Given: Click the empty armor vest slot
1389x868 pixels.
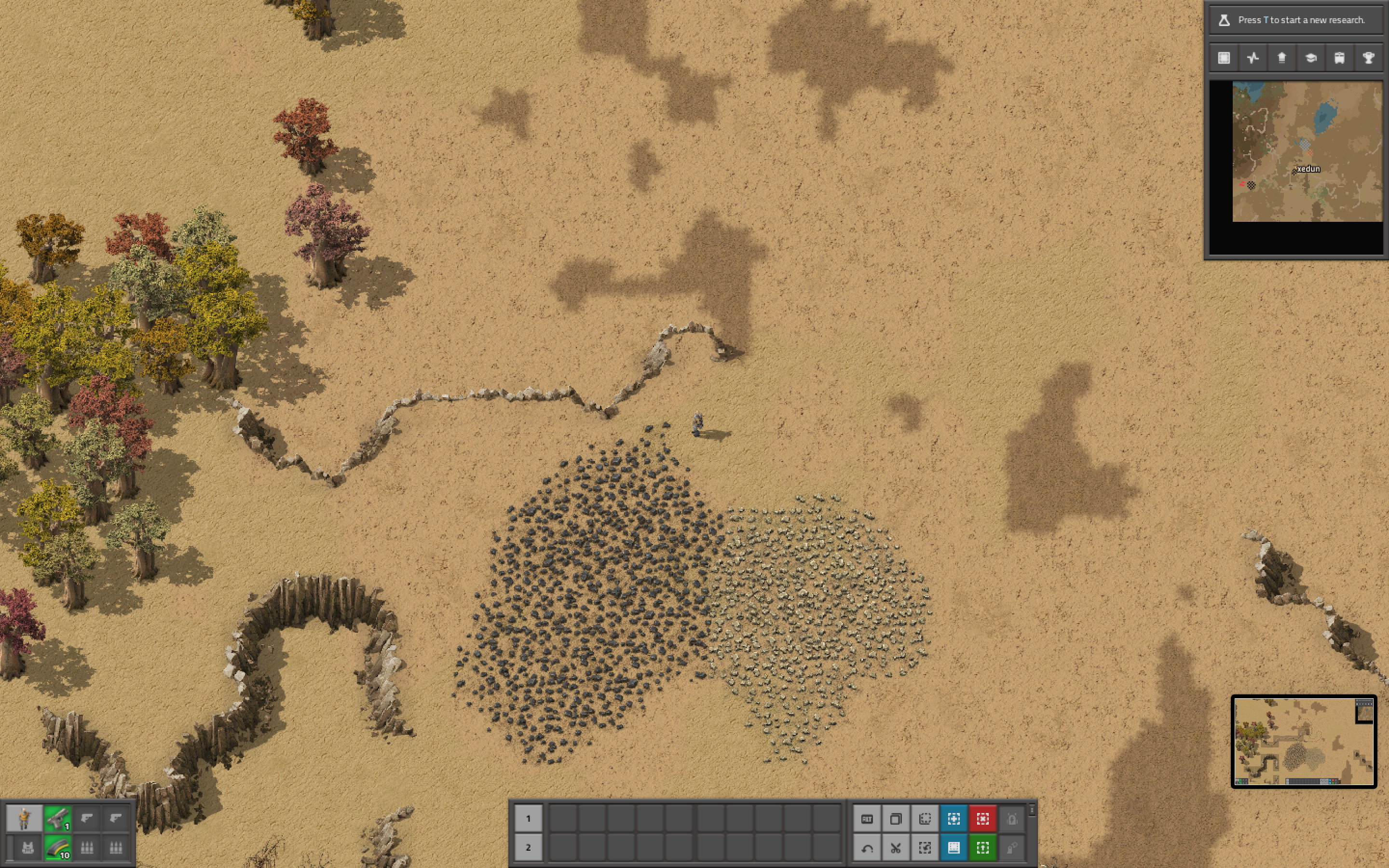Looking at the screenshot, I should click(x=27, y=847).
